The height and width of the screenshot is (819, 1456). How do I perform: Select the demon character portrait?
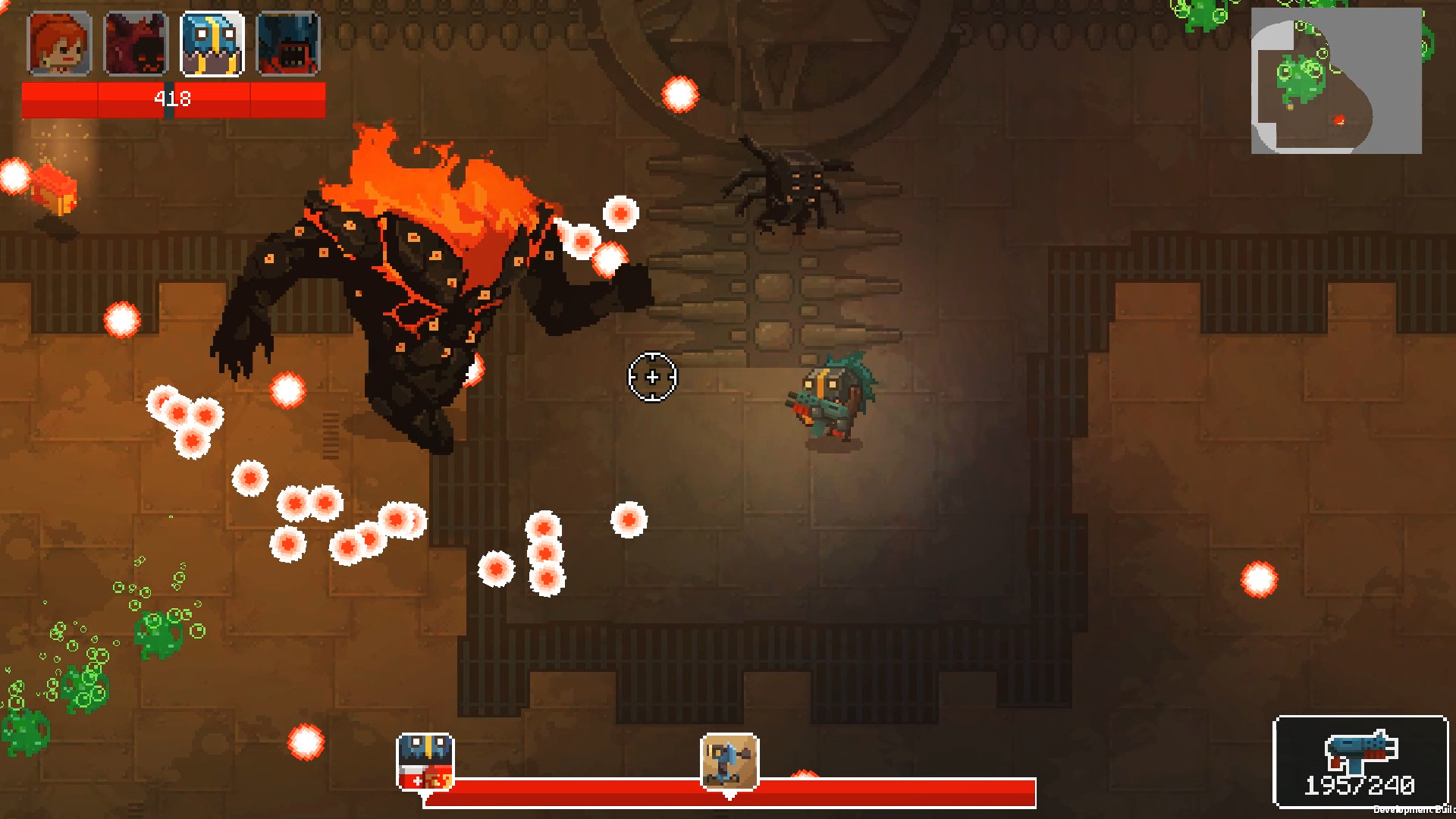click(x=136, y=45)
